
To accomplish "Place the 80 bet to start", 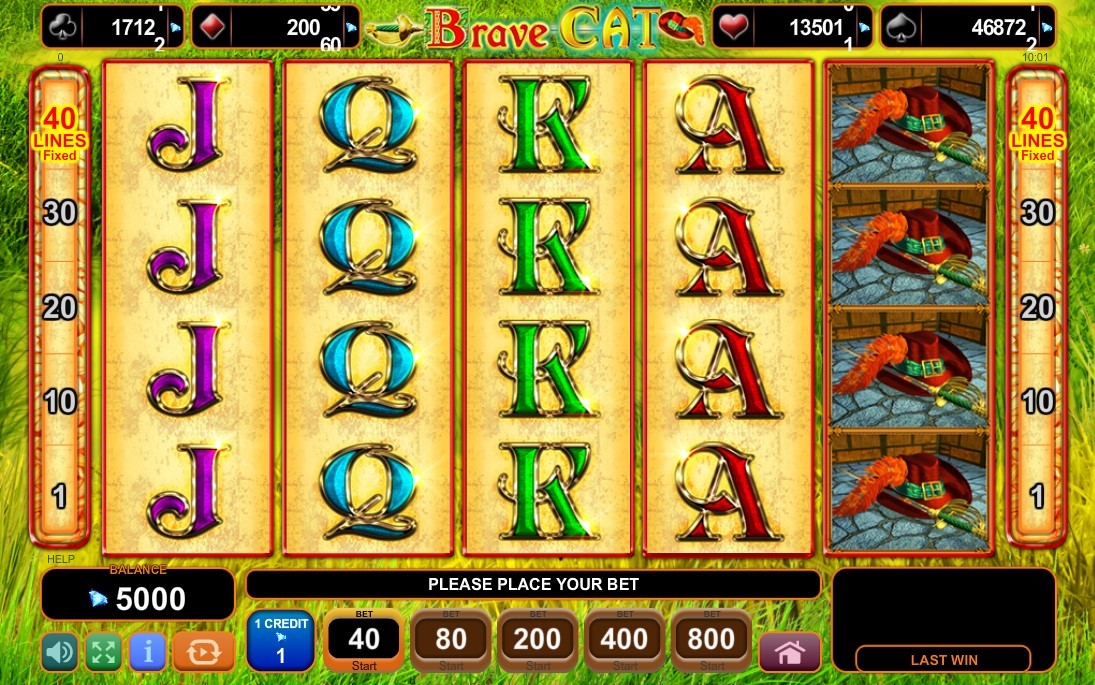I will coord(451,640).
